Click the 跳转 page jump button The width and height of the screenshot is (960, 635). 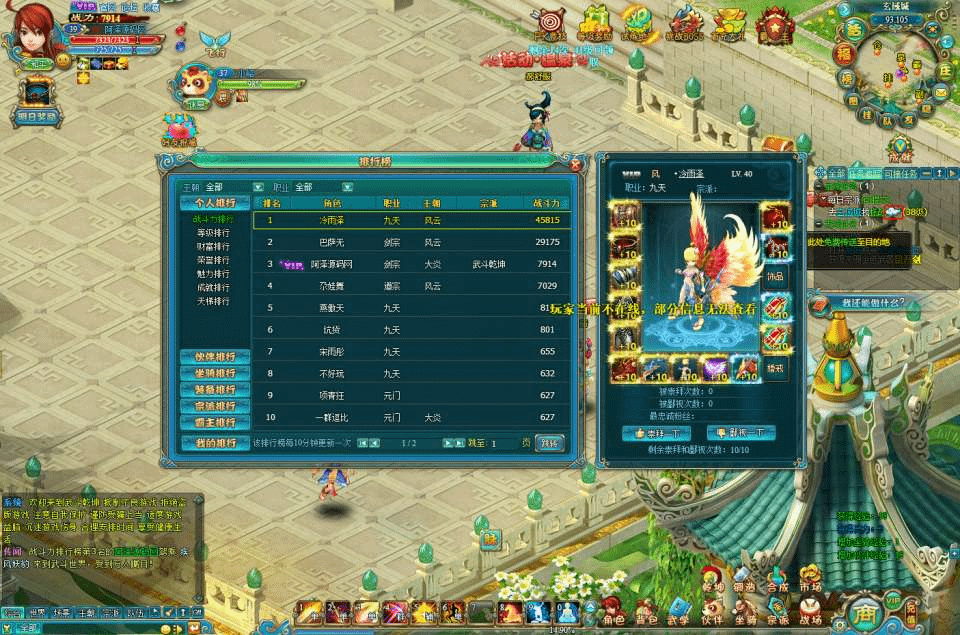pos(550,442)
